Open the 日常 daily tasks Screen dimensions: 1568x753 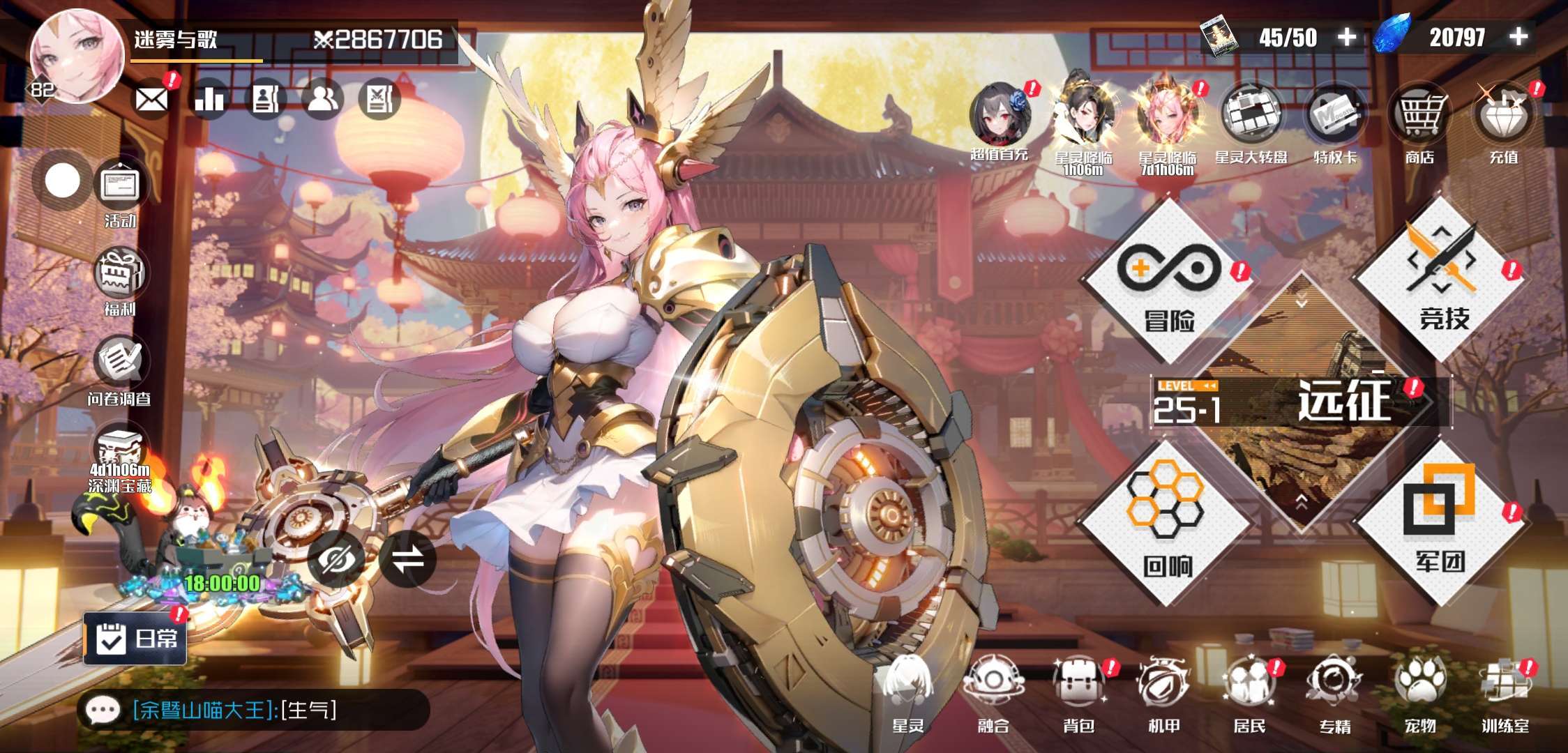coord(136,638)
